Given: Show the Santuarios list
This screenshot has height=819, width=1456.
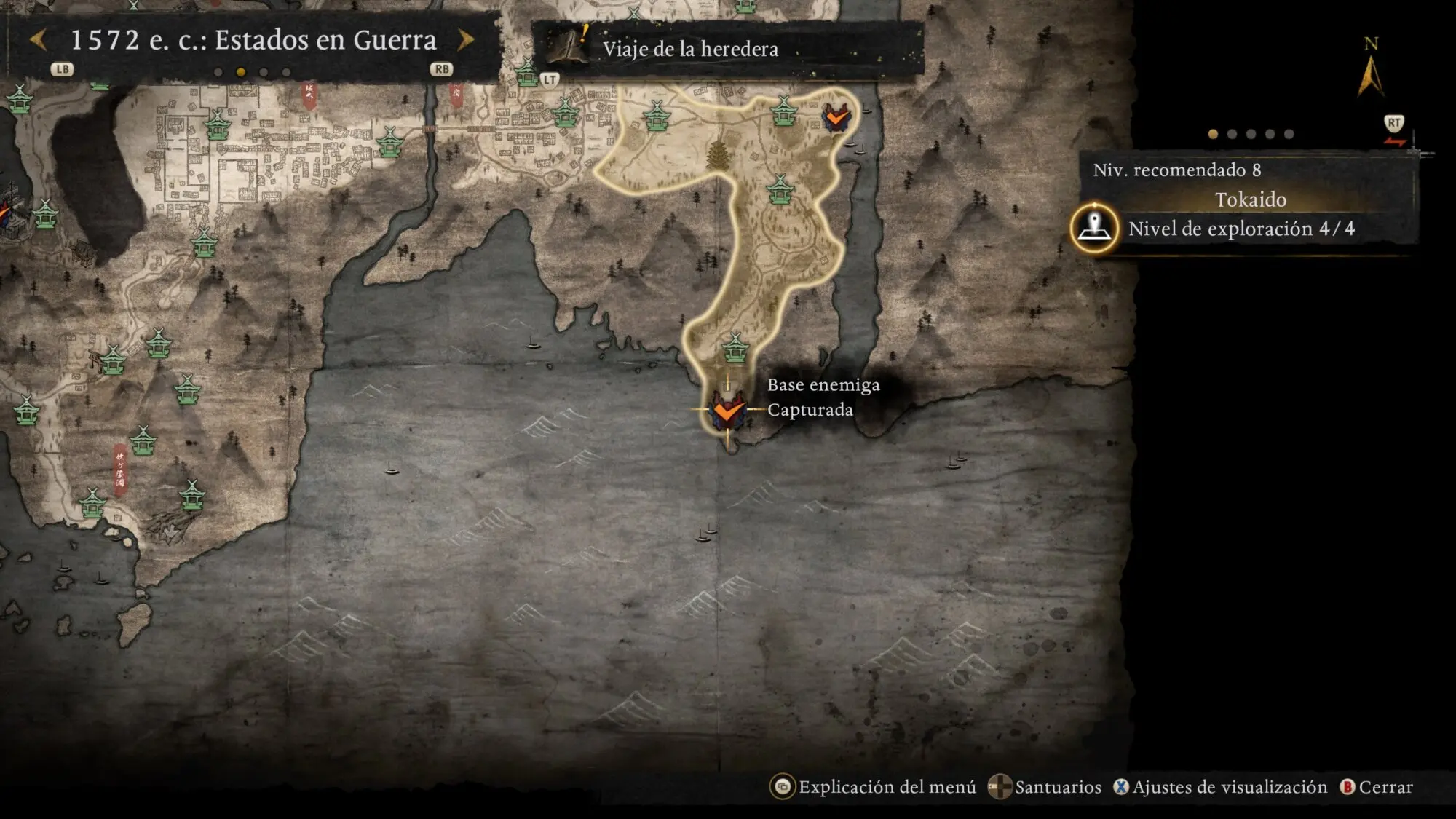Looking at the screenshot, I should pos(1057,787).
